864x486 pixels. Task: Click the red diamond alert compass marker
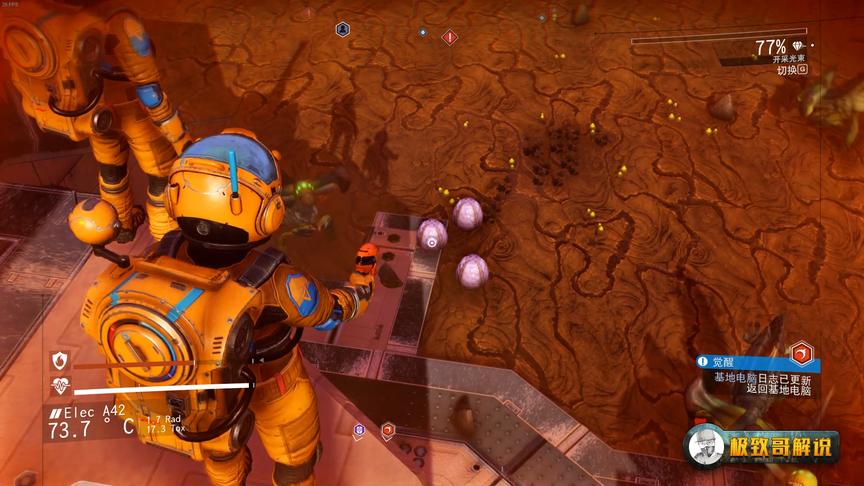point(450,37)
